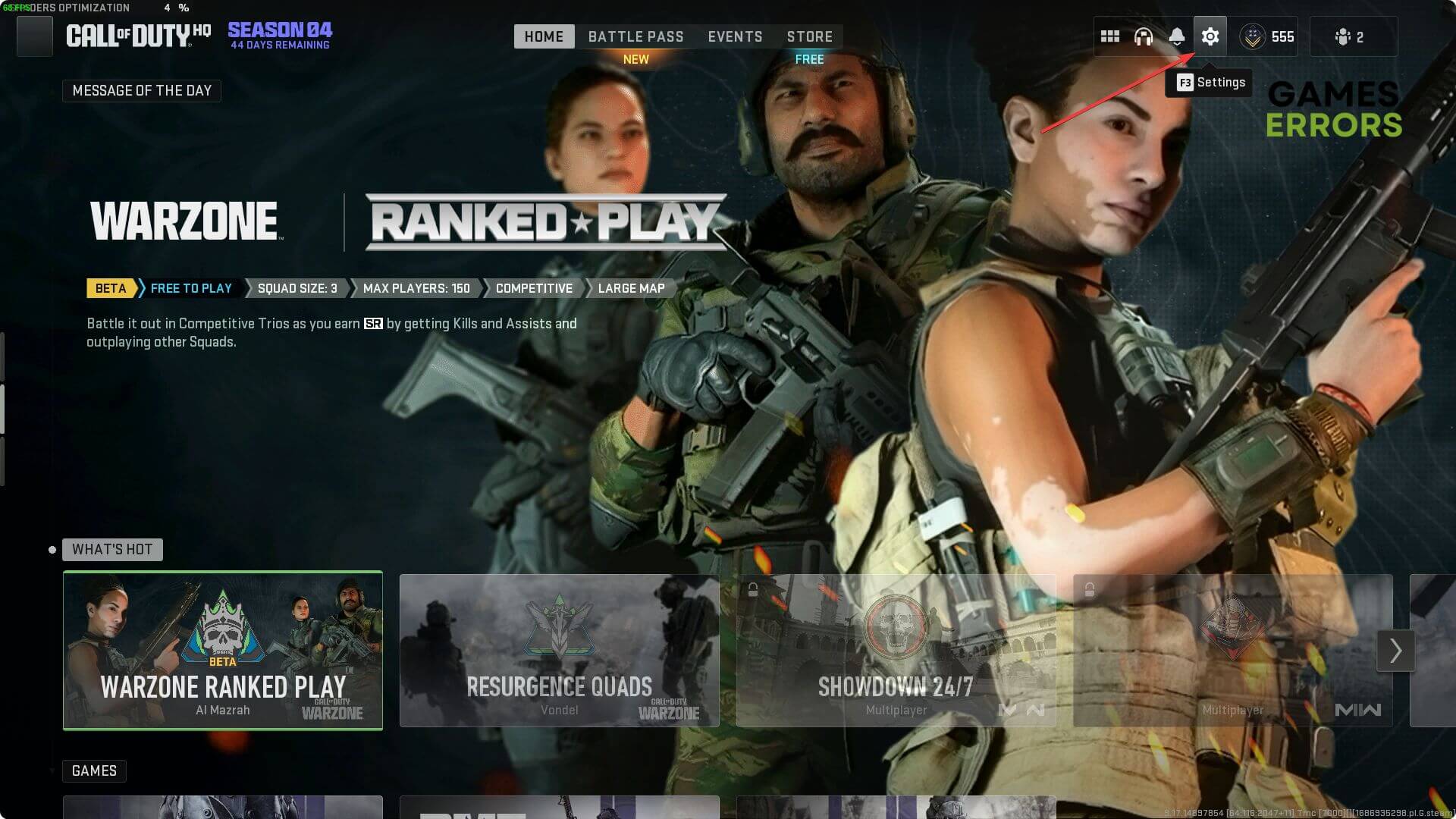Image resolution: width=1456 pixels, height=819 pixels.
Task: Click the Call of Duty HQ logo
Action: point(138,35)
